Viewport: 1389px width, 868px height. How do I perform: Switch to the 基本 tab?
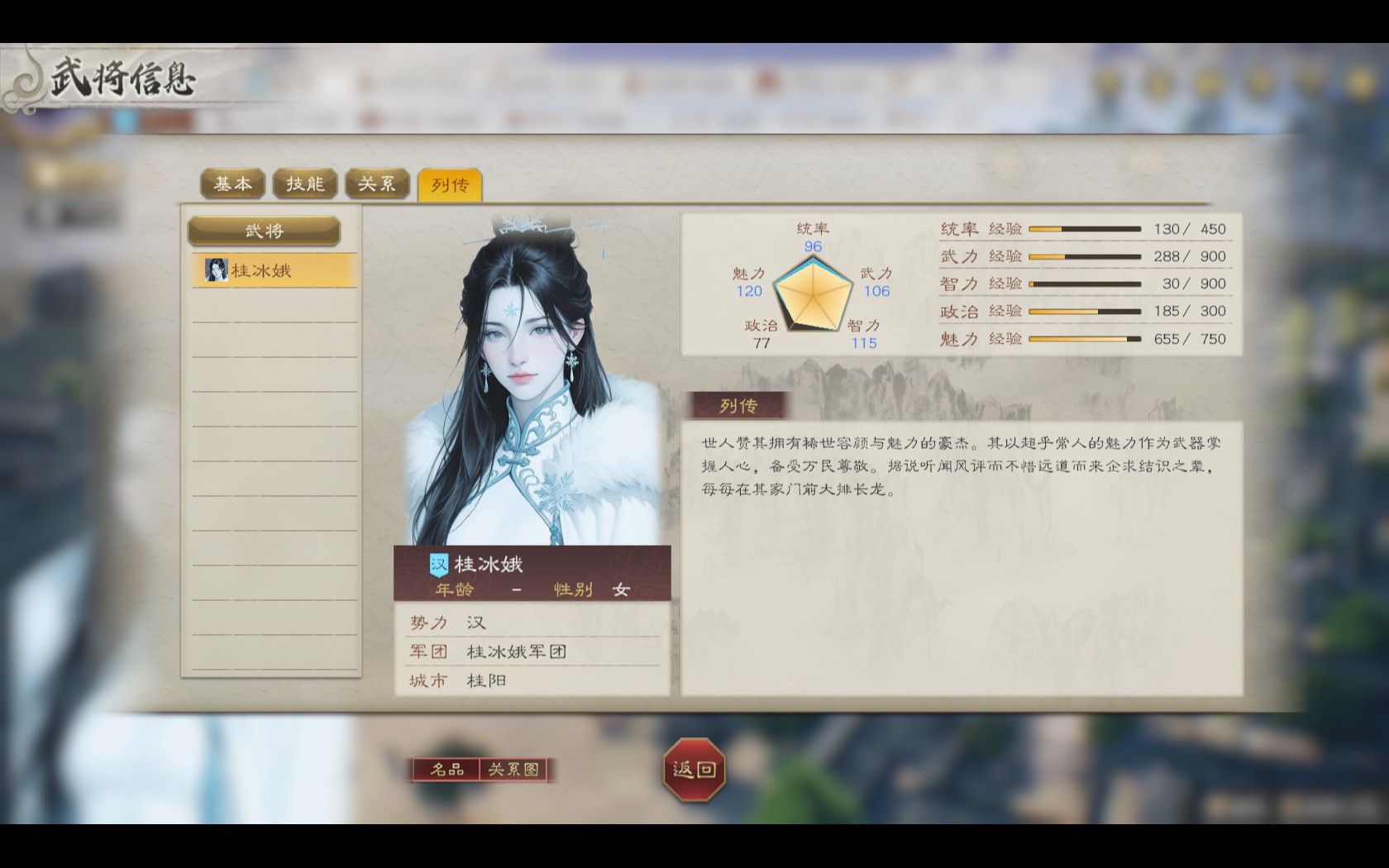click(232, 184)
